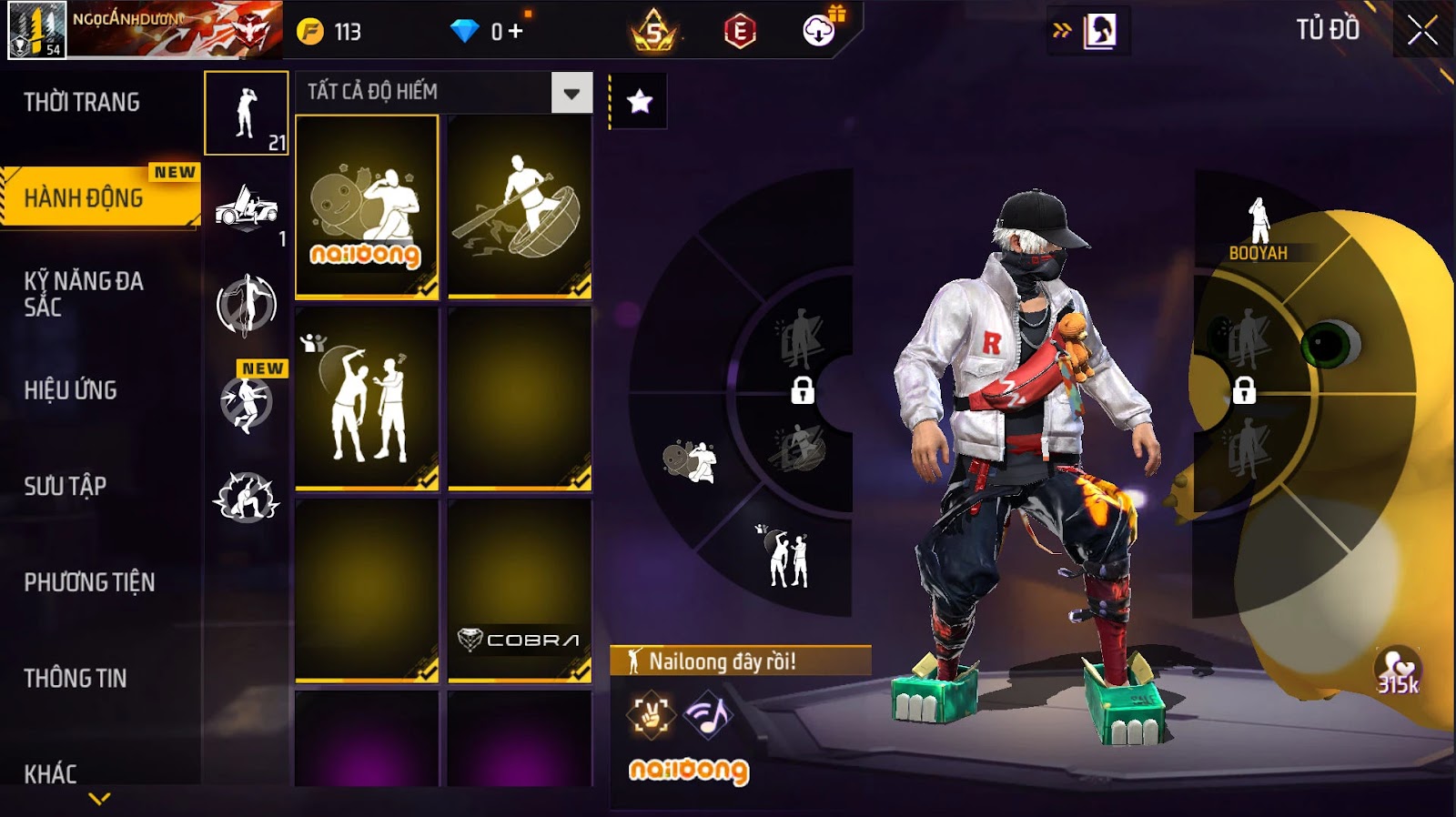The width and height of the screenshot is (1456, 817).
Task: Close the Tủ Đồ wardrobe screen
Action: (1422, 32)
